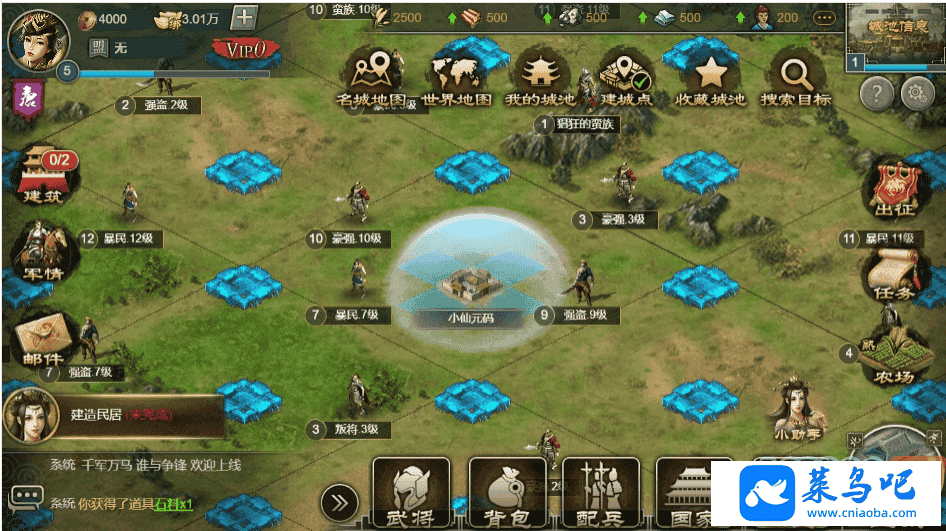Go to the 农场 farm
The height and width of the screenshot is (531, 946).
click(891, 358)
